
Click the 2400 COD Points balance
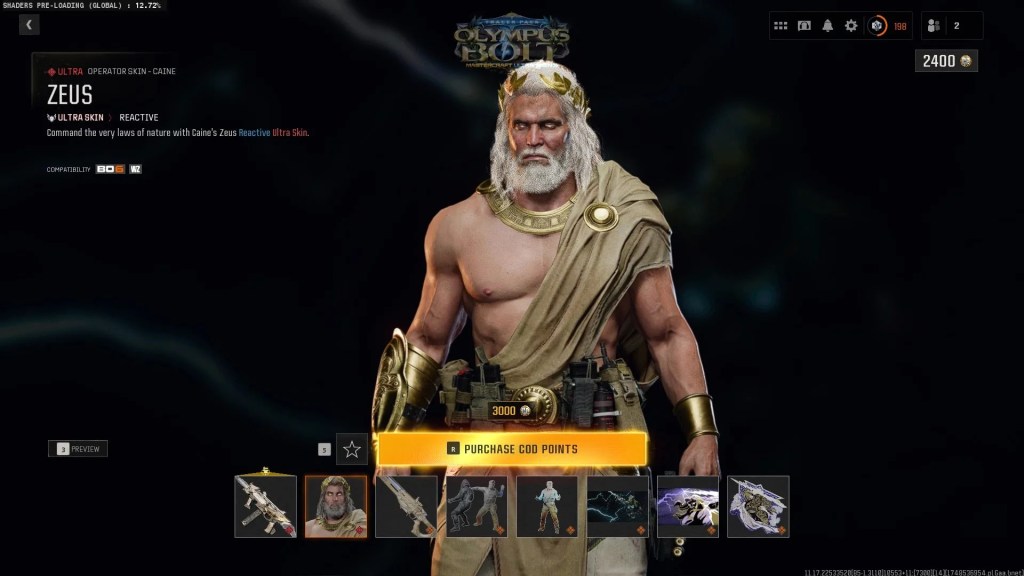tap(946, 61)
